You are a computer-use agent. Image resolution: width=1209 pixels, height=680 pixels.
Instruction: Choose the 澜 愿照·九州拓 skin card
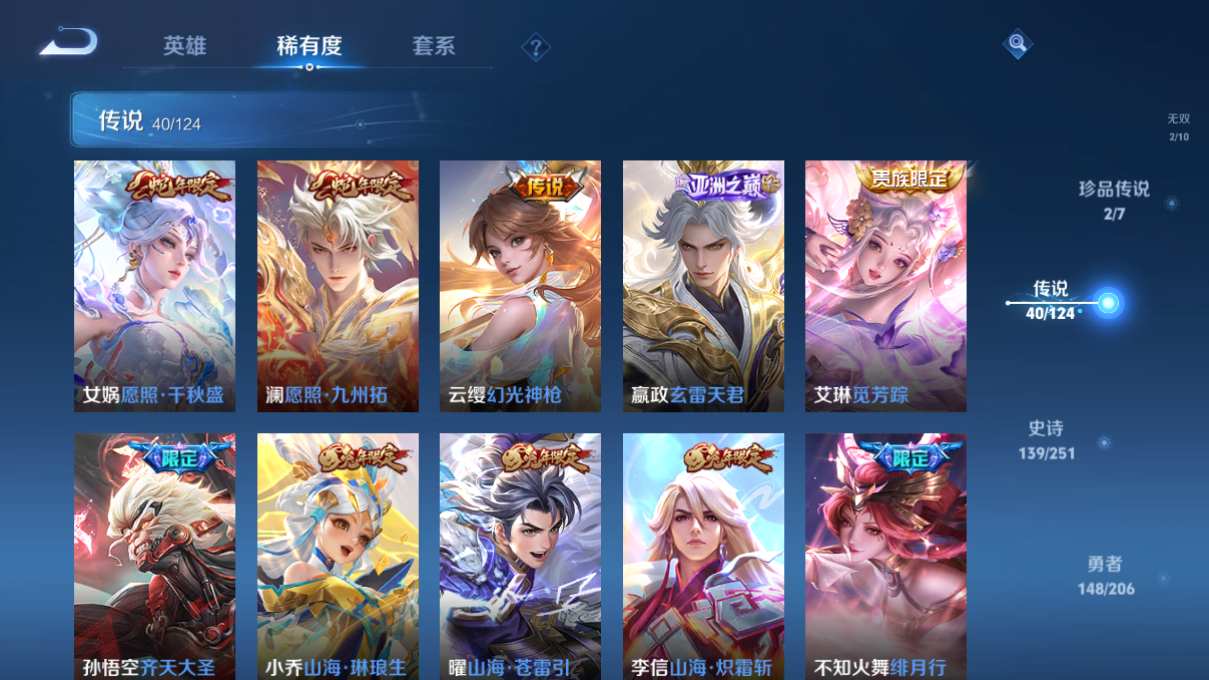click(338, 286)
